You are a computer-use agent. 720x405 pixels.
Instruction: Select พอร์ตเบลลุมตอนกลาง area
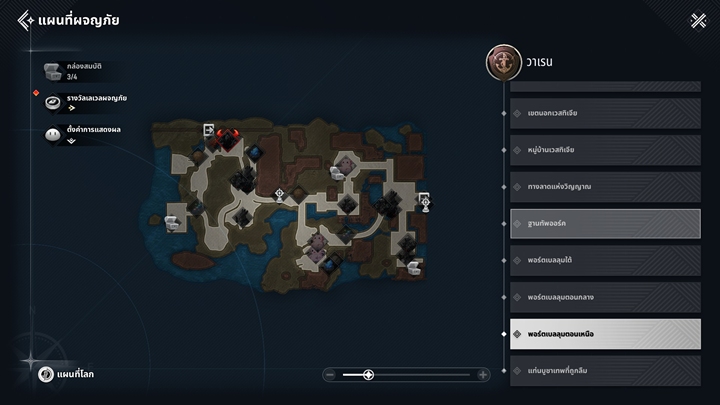(x=598, y=297)
